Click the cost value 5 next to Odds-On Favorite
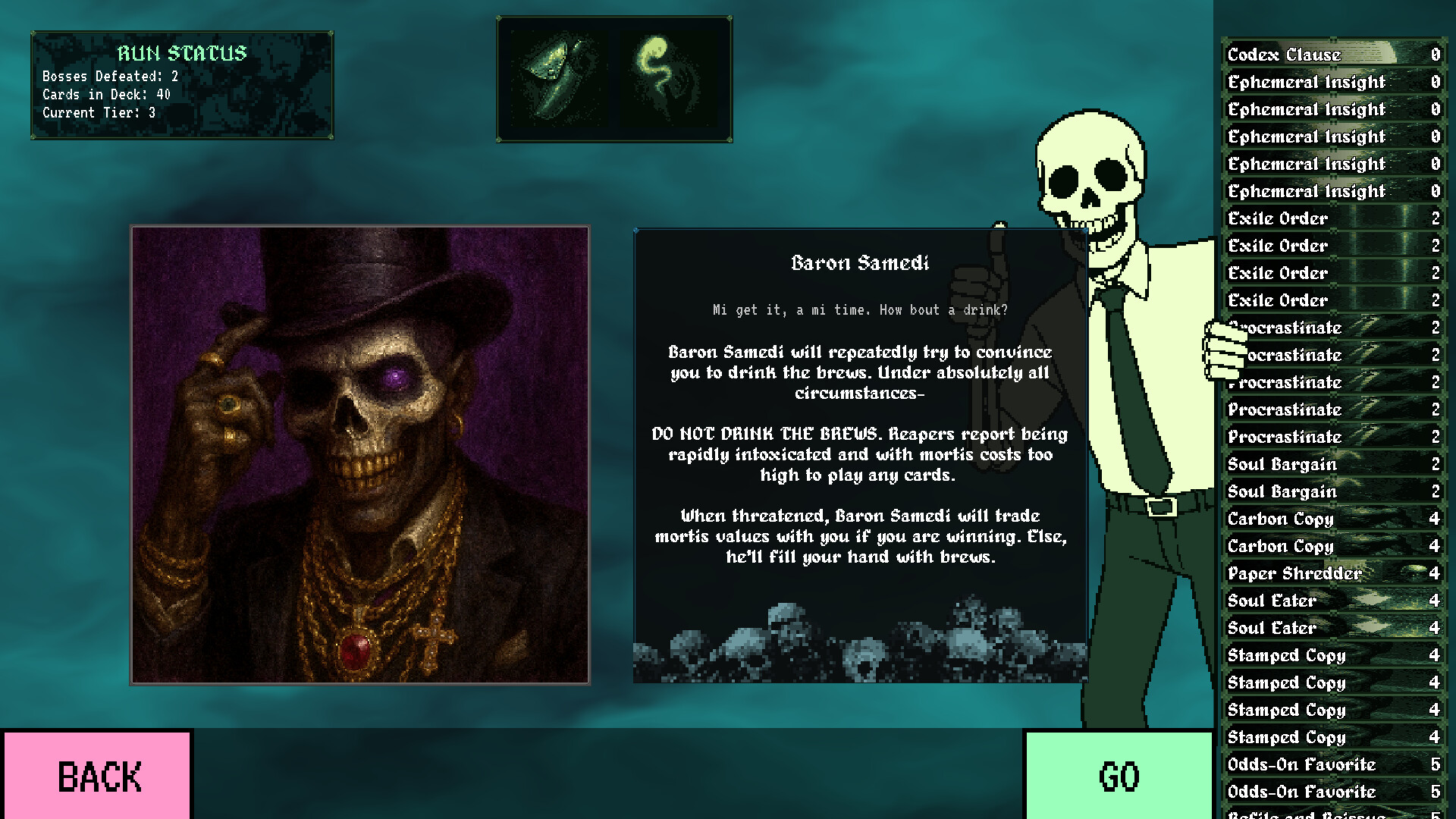 tap(1436, 764)
